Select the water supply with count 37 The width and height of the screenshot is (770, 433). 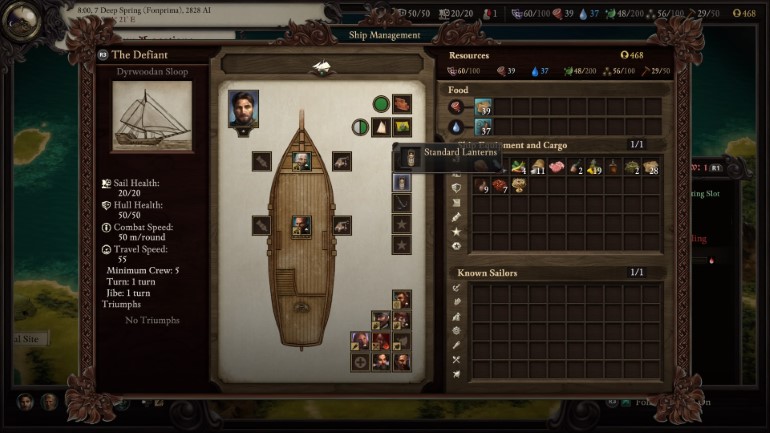[483, 127]
